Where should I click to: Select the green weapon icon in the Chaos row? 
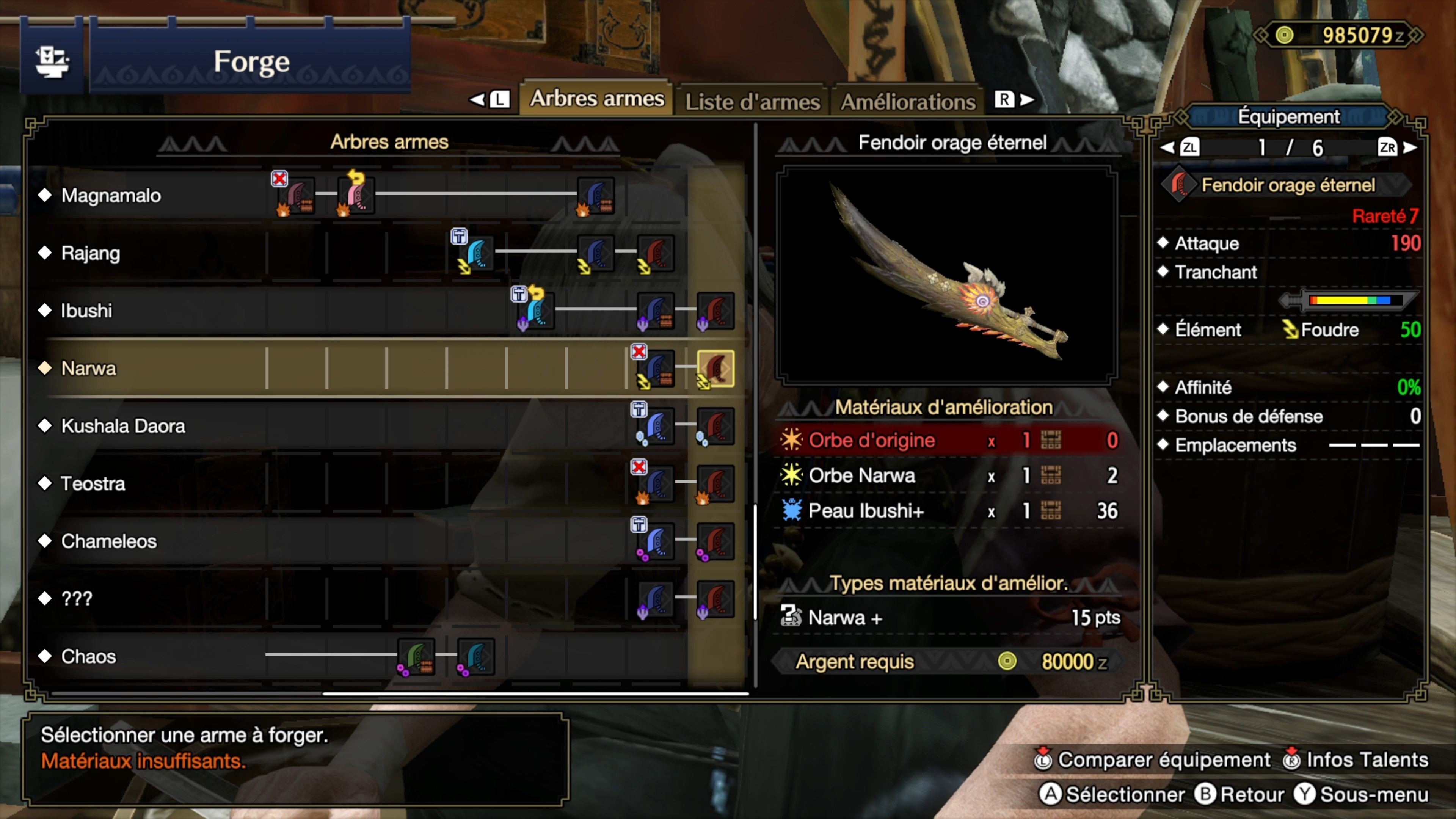[416, 657]
